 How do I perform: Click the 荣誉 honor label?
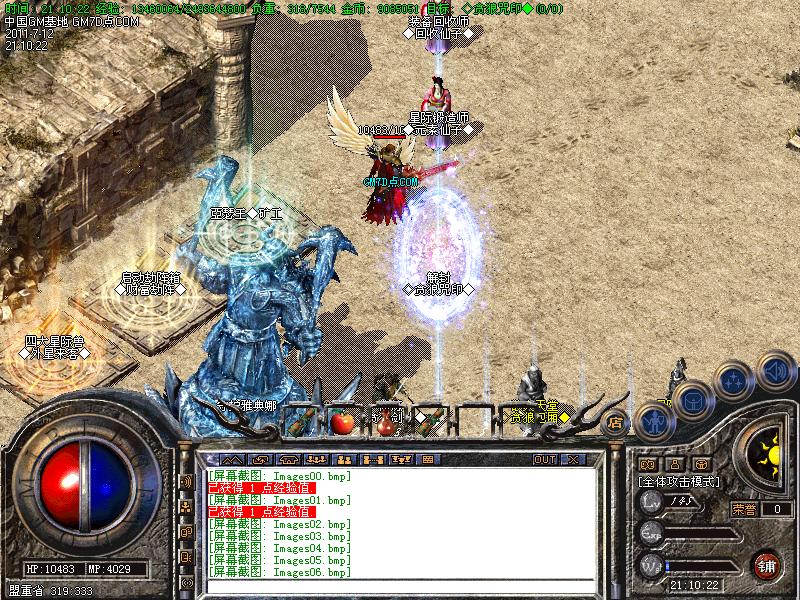[x=743, y=509]
